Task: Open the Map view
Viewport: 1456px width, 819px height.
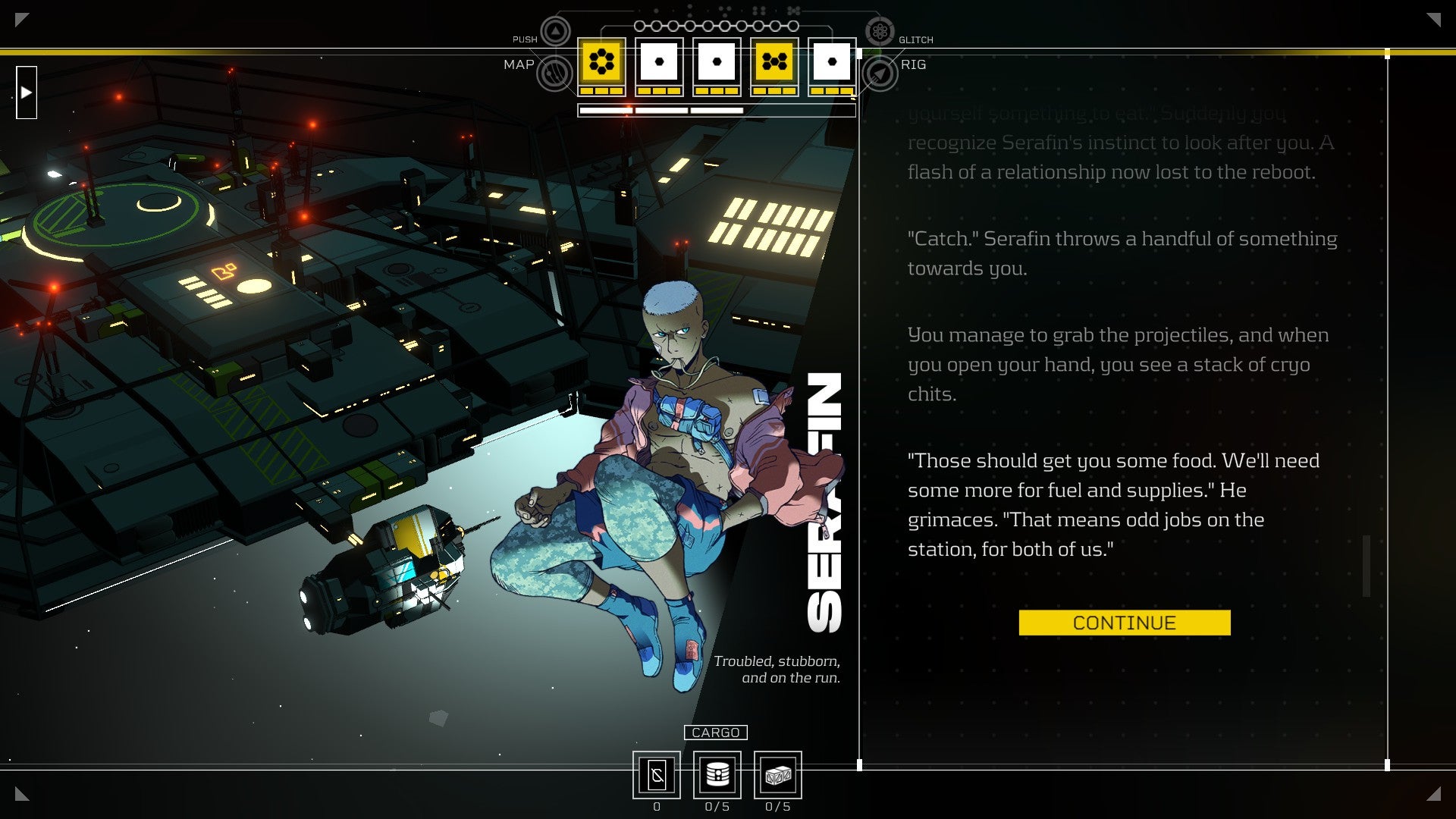Action: point(554,74)
